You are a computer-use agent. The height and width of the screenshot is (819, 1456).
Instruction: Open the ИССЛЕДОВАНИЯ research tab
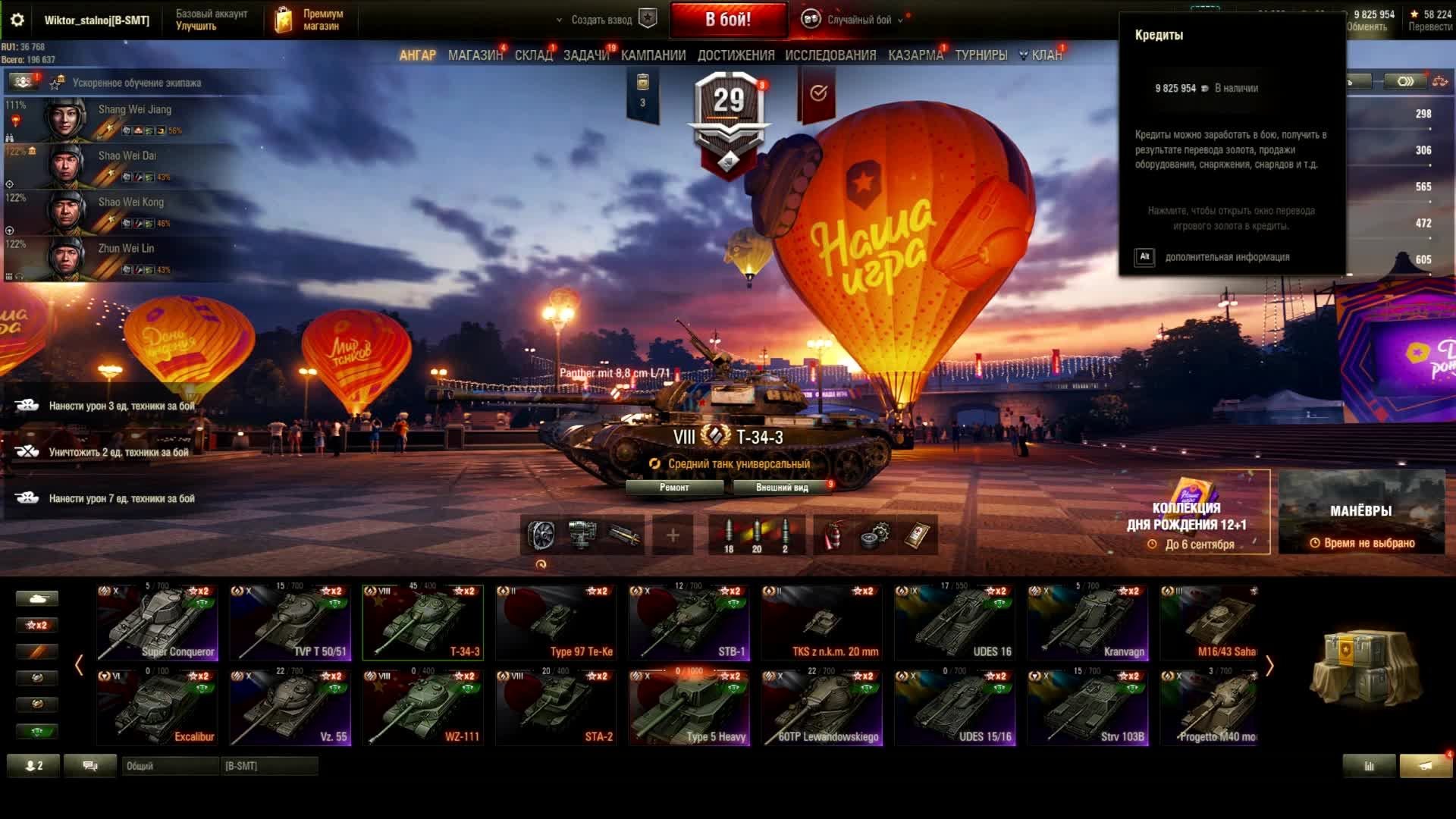click(830, 55)
